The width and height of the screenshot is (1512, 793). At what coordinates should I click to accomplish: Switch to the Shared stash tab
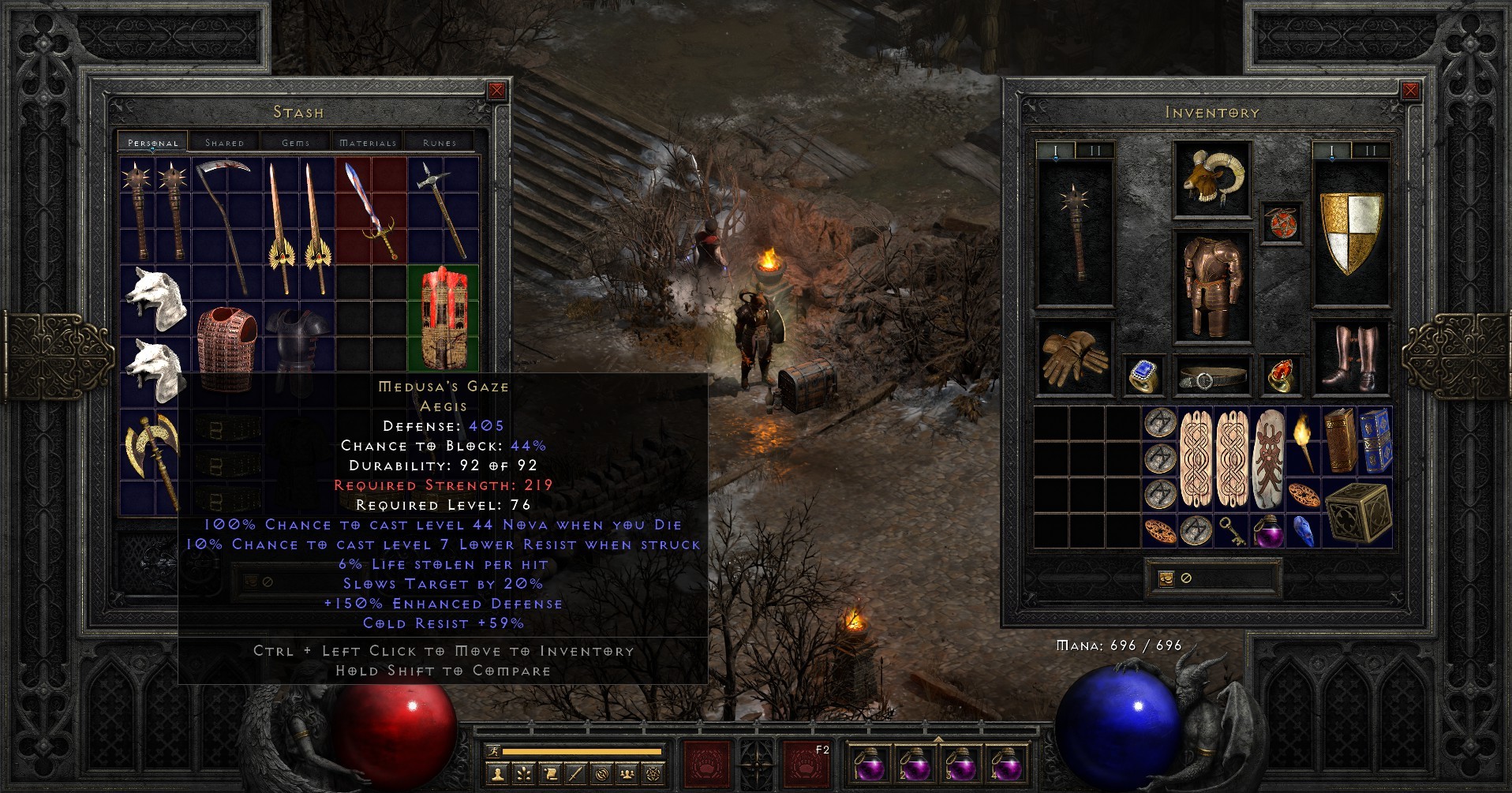(225, 142)
